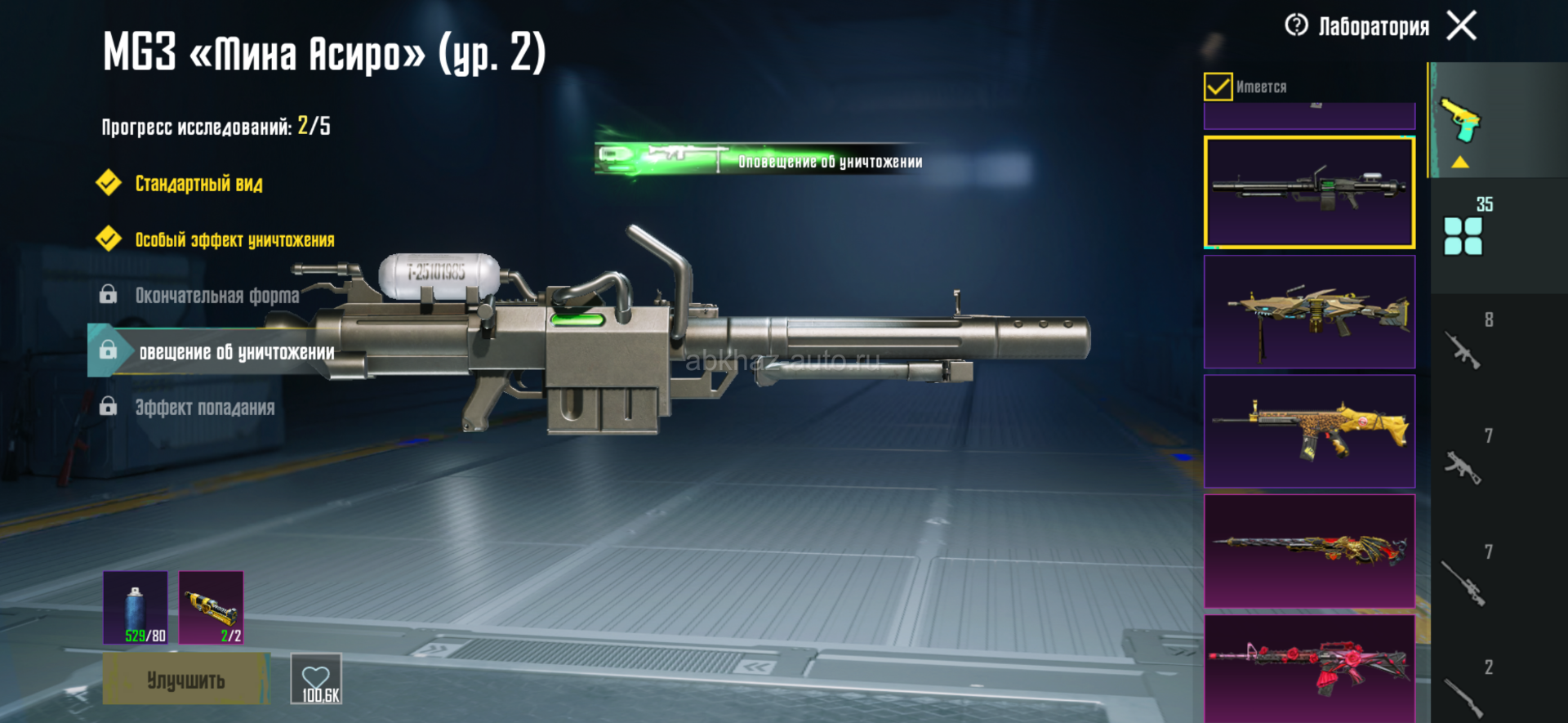Inspect the yellow weapon material slot 2/2
Screen dimensions: 1568x723
coord(211,608)
